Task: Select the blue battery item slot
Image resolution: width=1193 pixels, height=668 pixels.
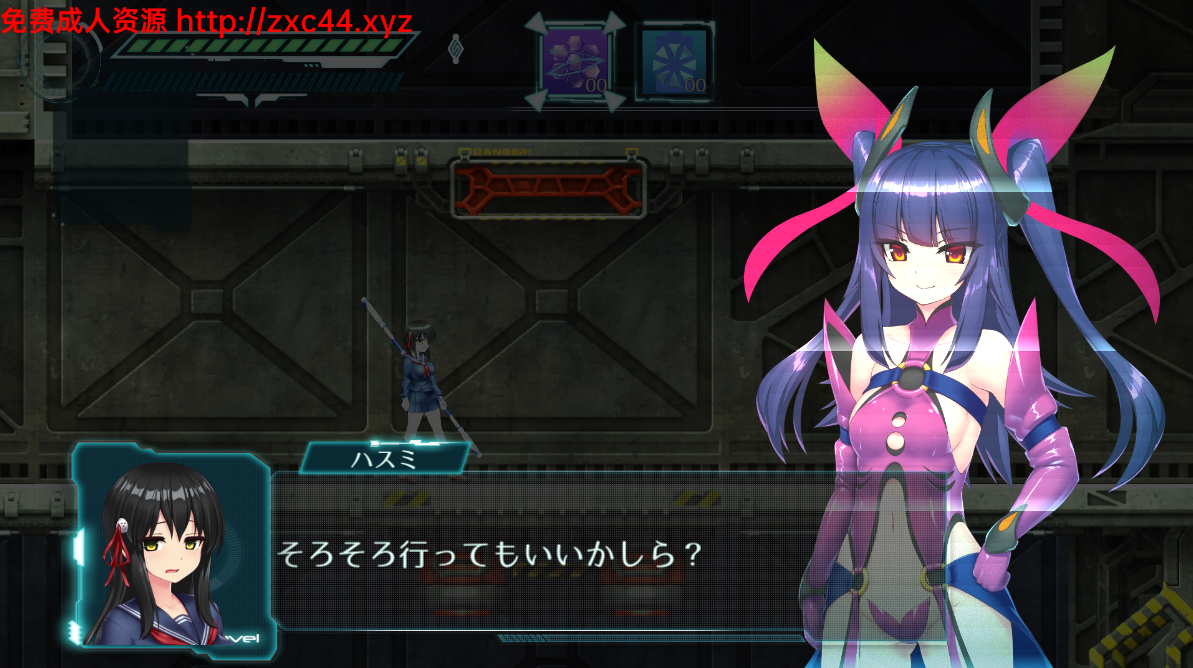Action: (x=674, y=62)
